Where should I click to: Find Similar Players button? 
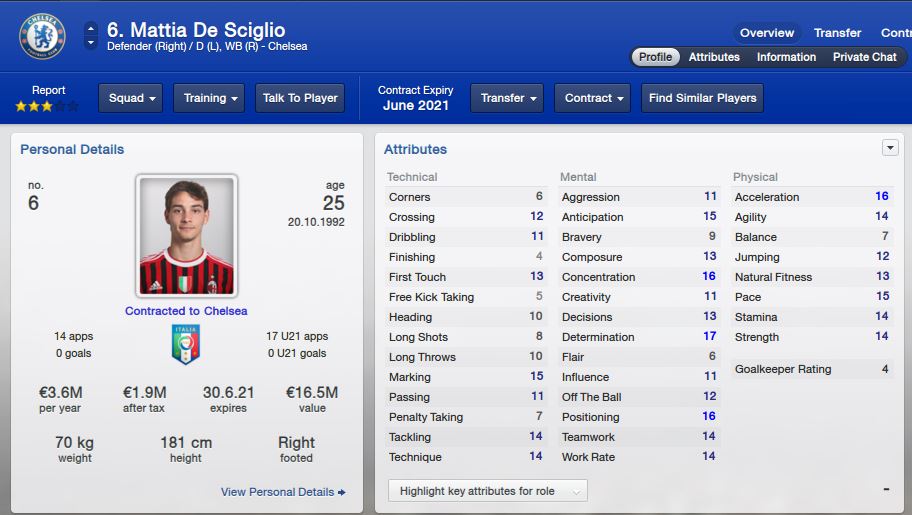(702, 98)
